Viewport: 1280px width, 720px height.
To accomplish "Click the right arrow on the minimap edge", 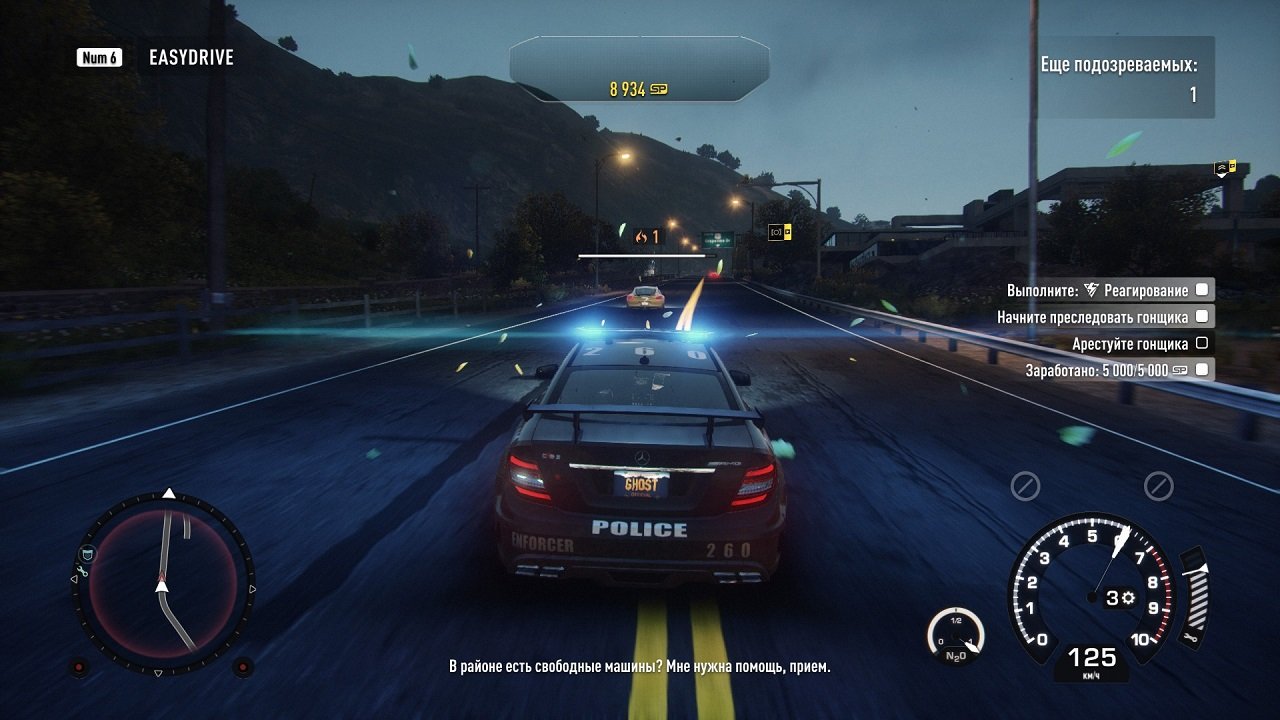I will [x=252, y=588].
